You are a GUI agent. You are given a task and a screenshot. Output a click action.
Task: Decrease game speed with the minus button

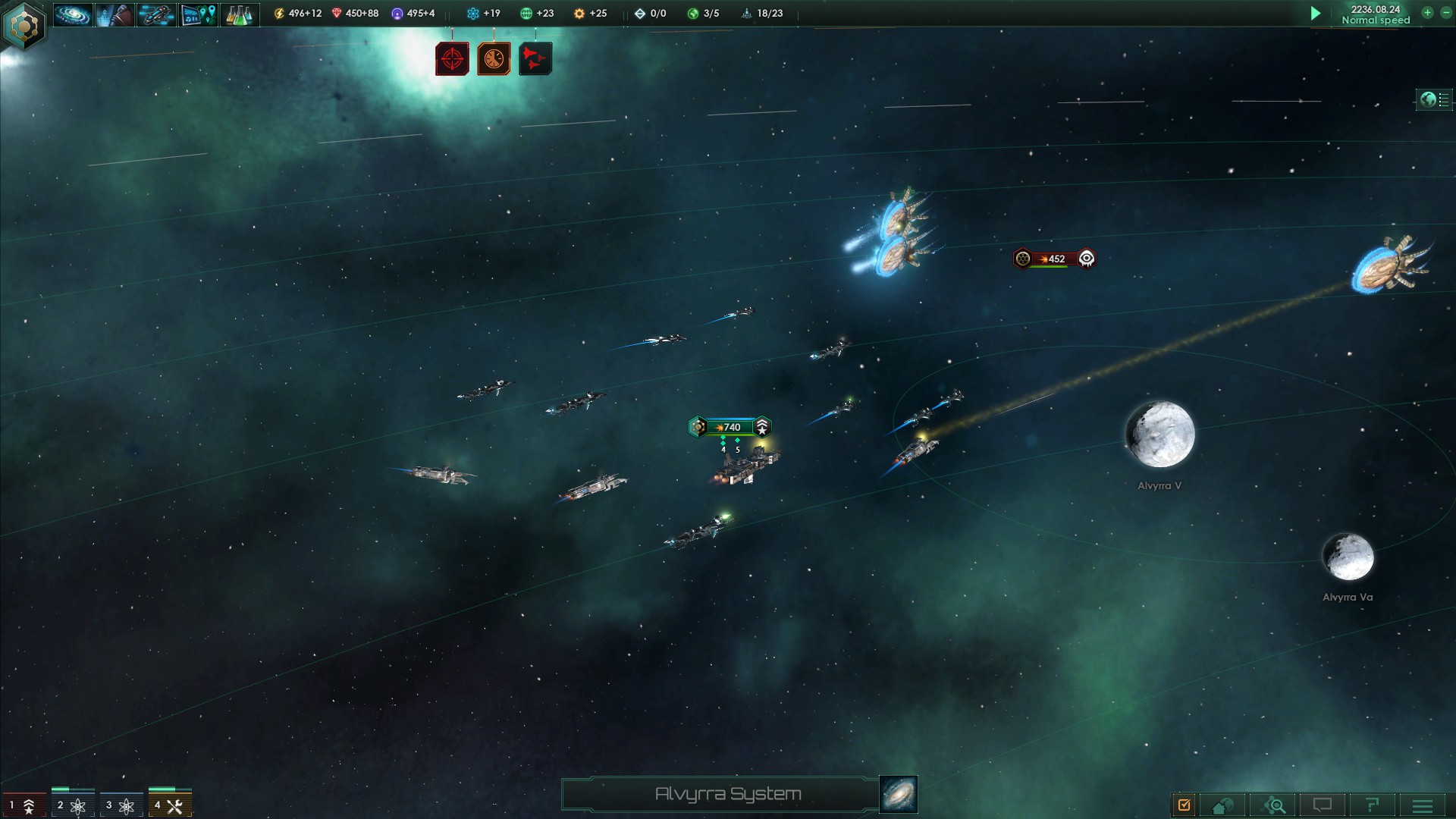click(1445, 13)
